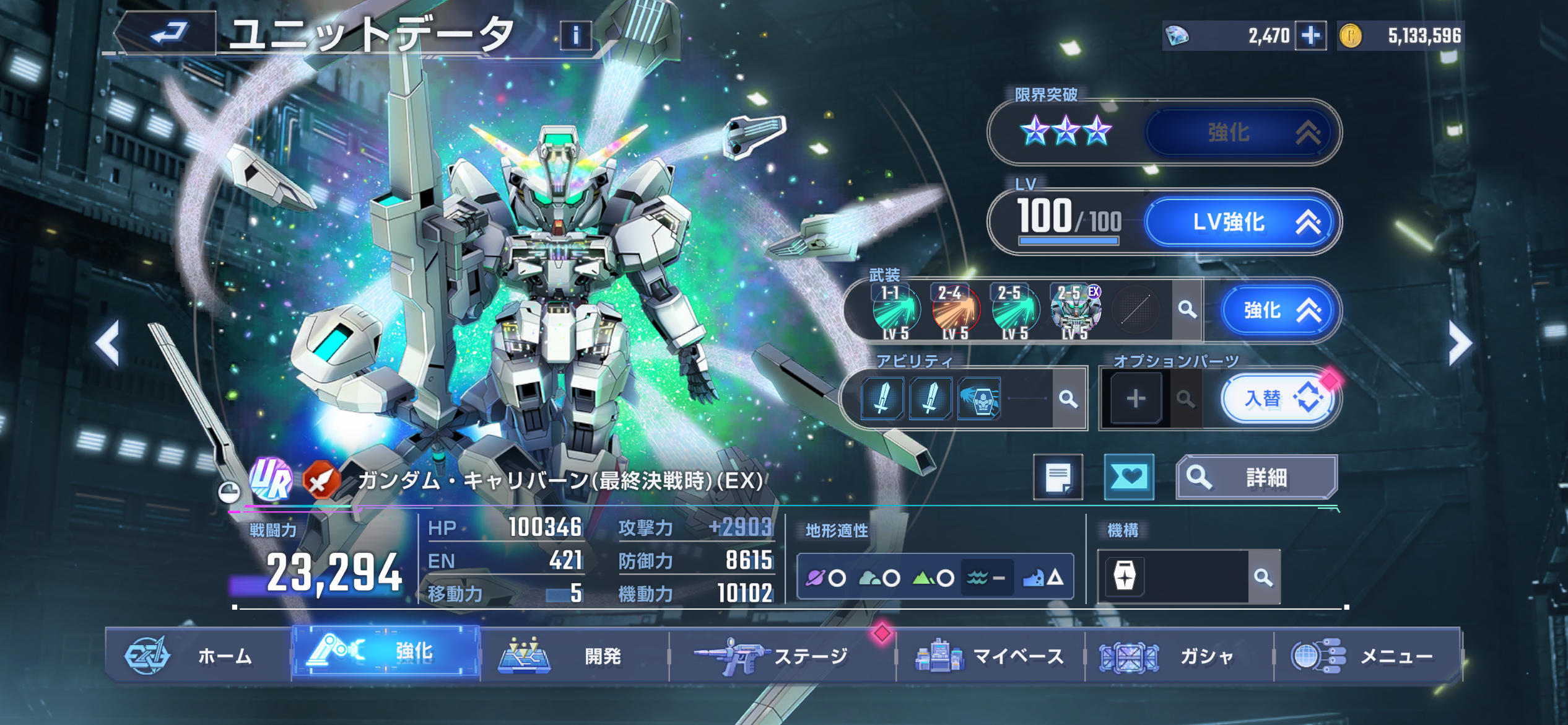Image resolution: width=1568 pixels, height=725 pixels.
Task: View abilities with the アビリティ magnifier
Action: (1068, 399)
